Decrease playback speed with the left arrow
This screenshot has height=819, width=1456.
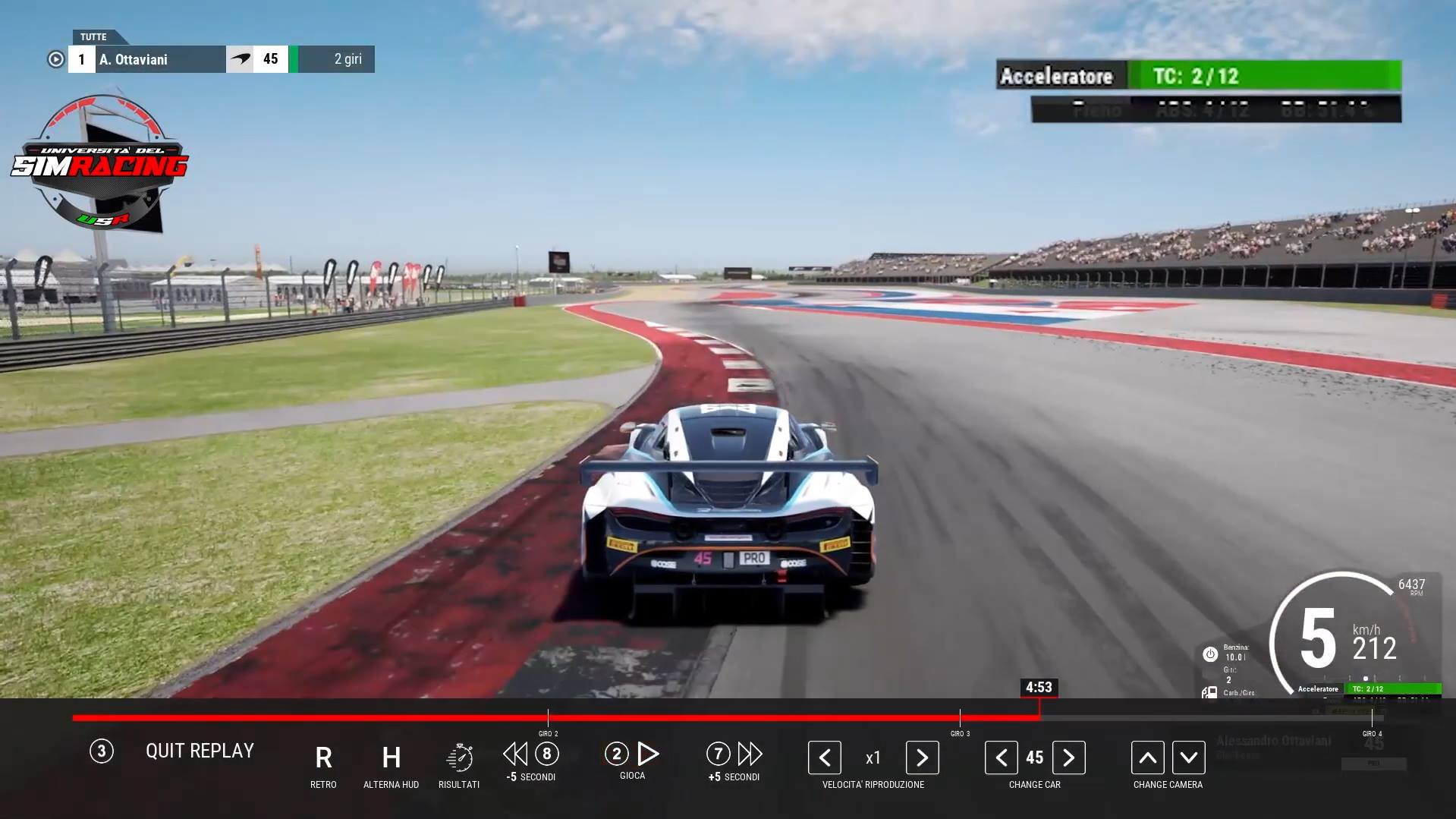click(x=824, y=758)
